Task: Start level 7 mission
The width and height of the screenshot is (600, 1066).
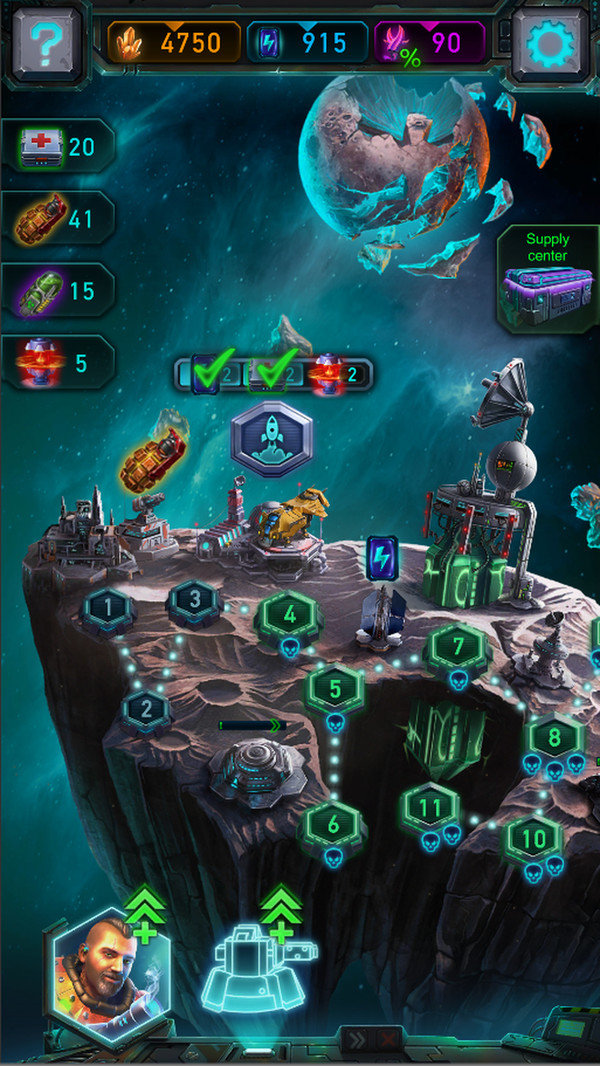Action: coord(458,646)
